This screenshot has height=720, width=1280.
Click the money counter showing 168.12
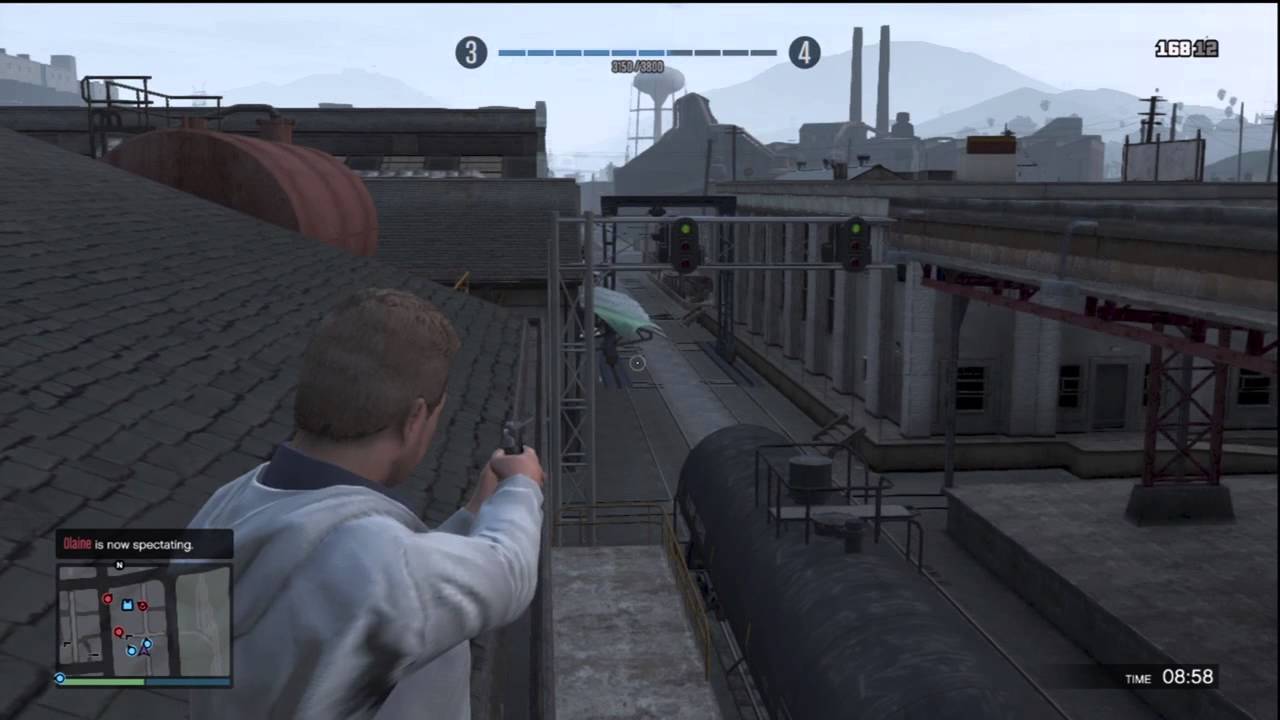[1188, 47]
